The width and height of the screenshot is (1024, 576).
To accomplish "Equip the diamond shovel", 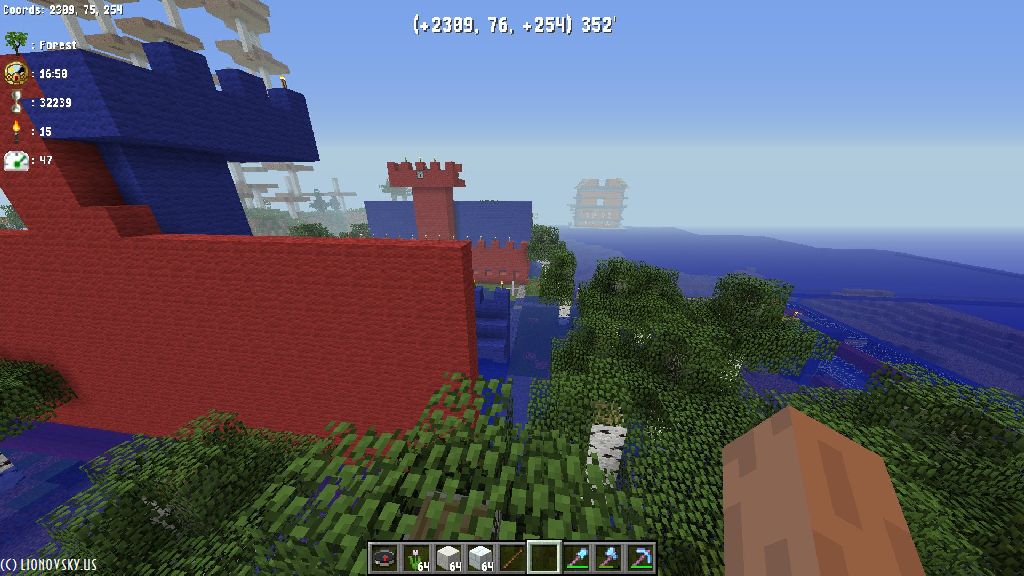I will tap(576, 558).
